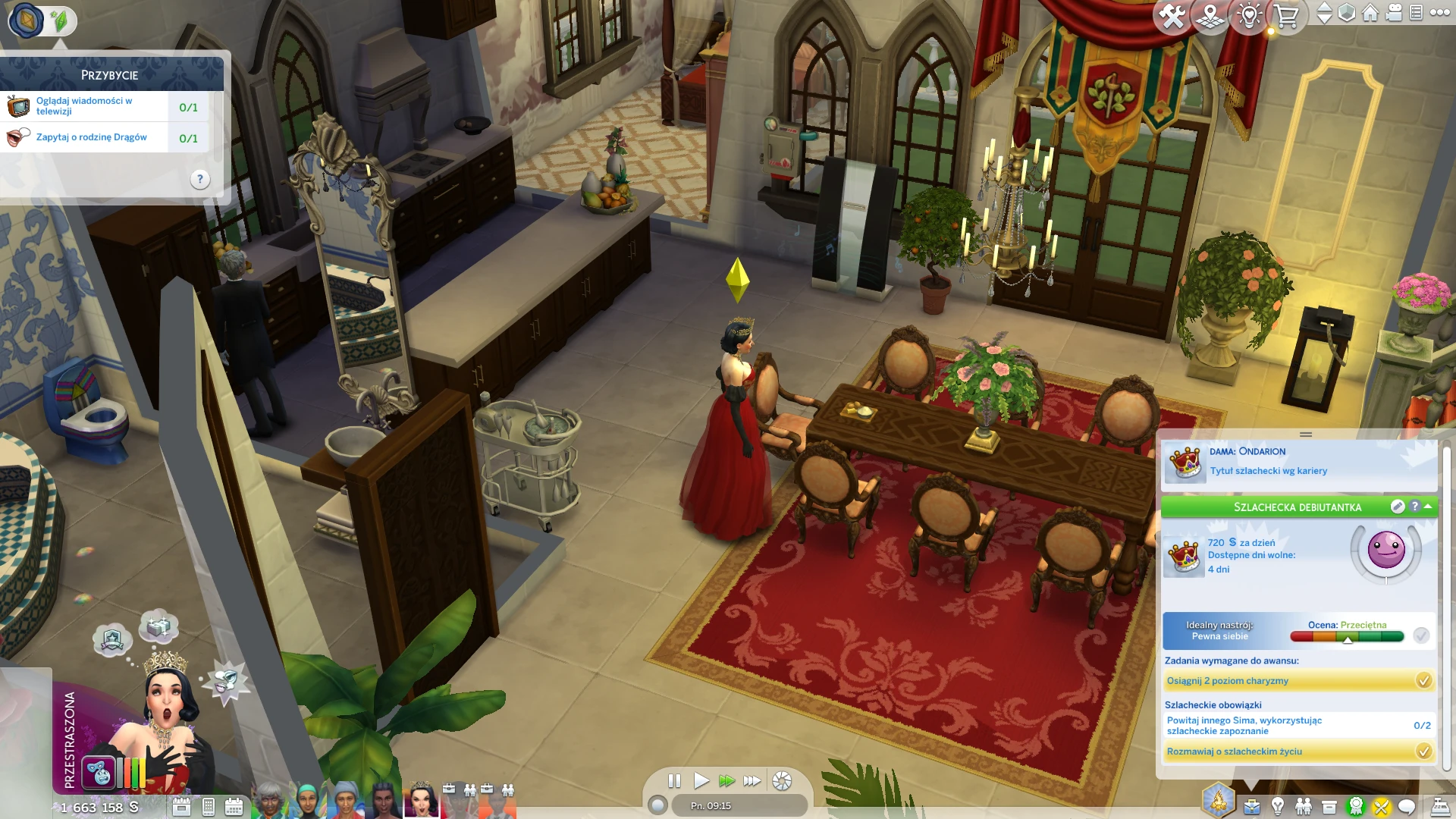1456x819 pixels.
Task: Open the career panel briefcase icon
Action: [1252, 807]
